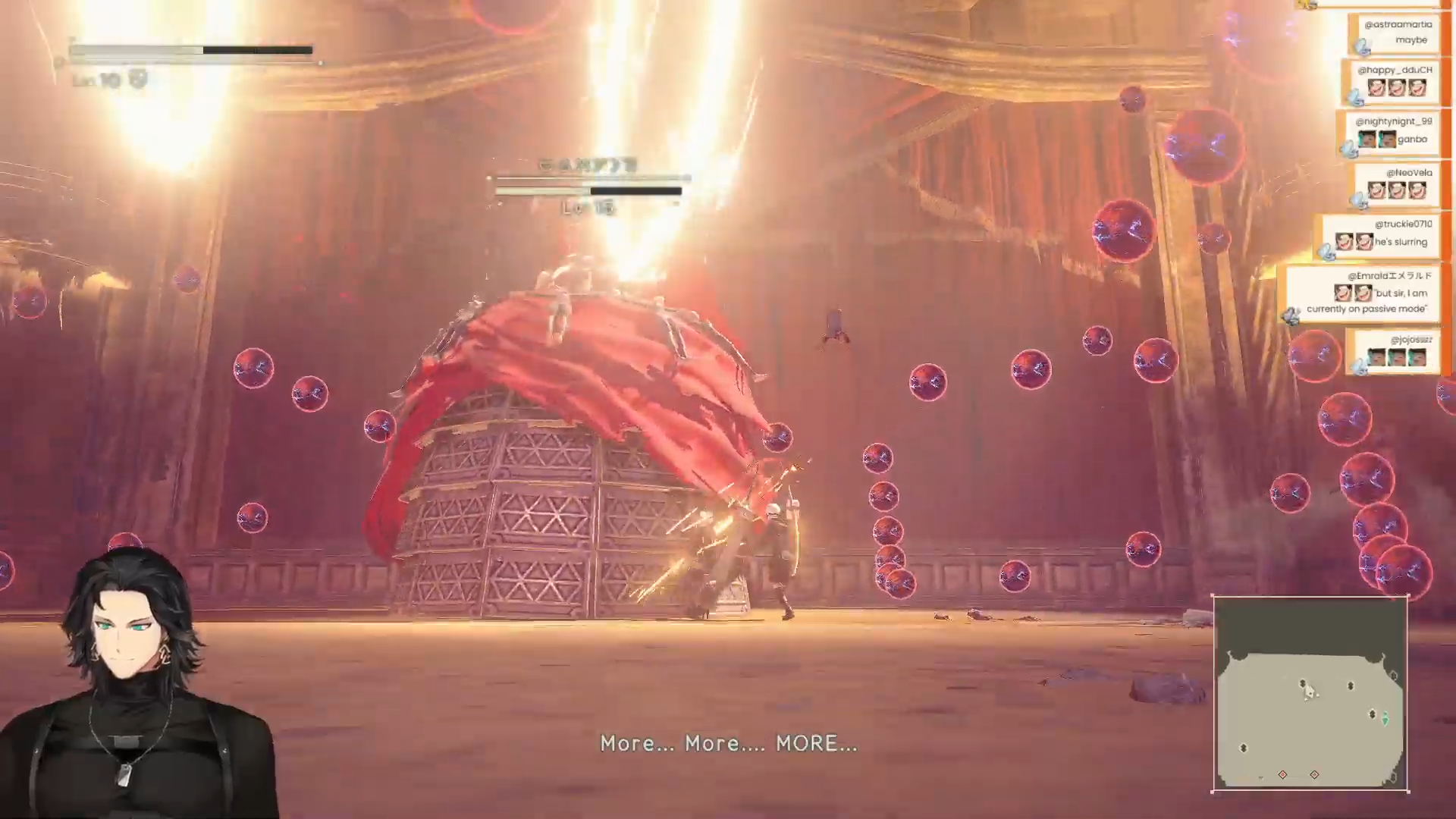Select @truckie0710's "he's slurring" chat message

[x=1382, y=235]
